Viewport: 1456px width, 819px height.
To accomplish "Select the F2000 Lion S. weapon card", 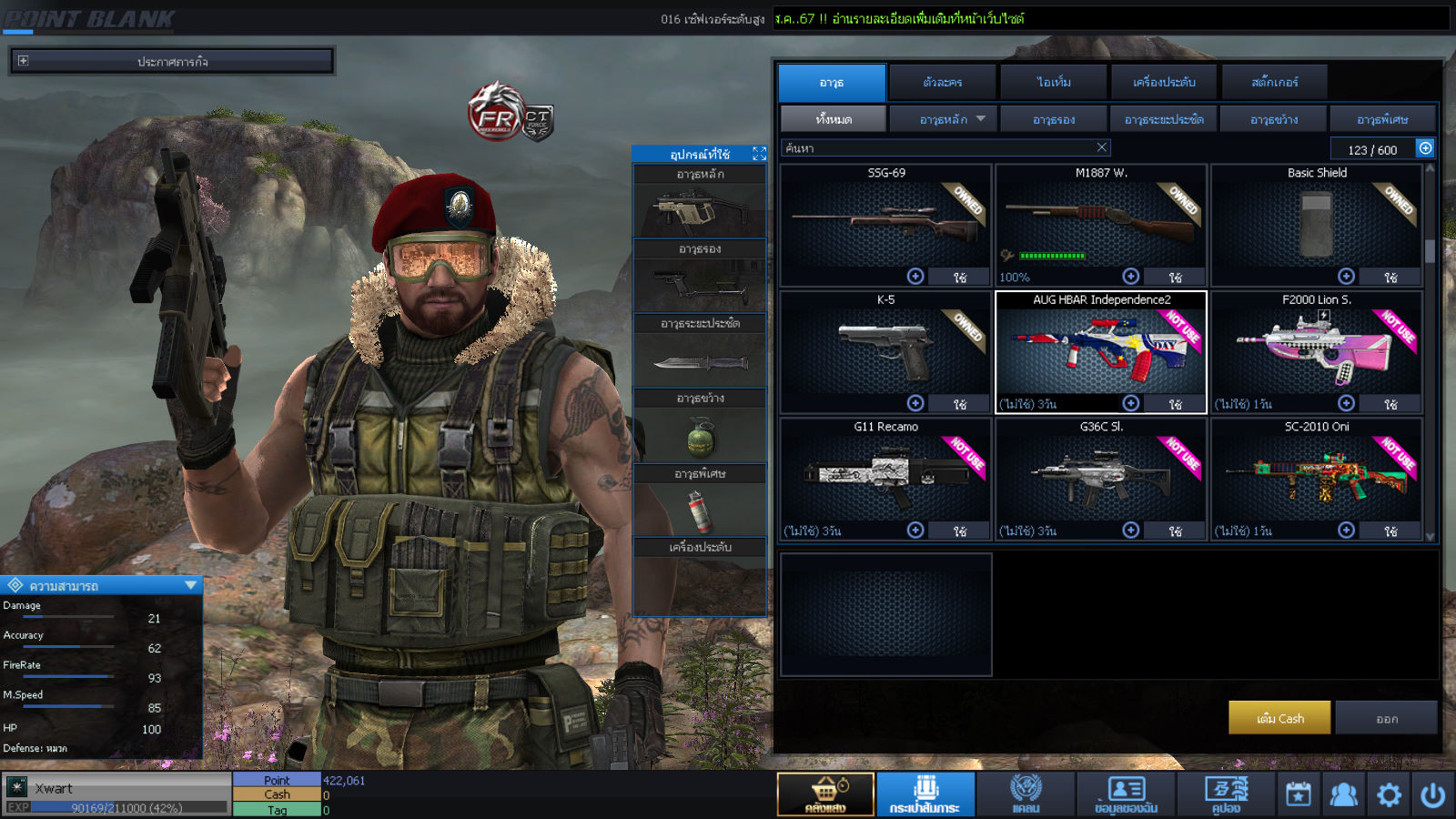I will click(1316, 350).
